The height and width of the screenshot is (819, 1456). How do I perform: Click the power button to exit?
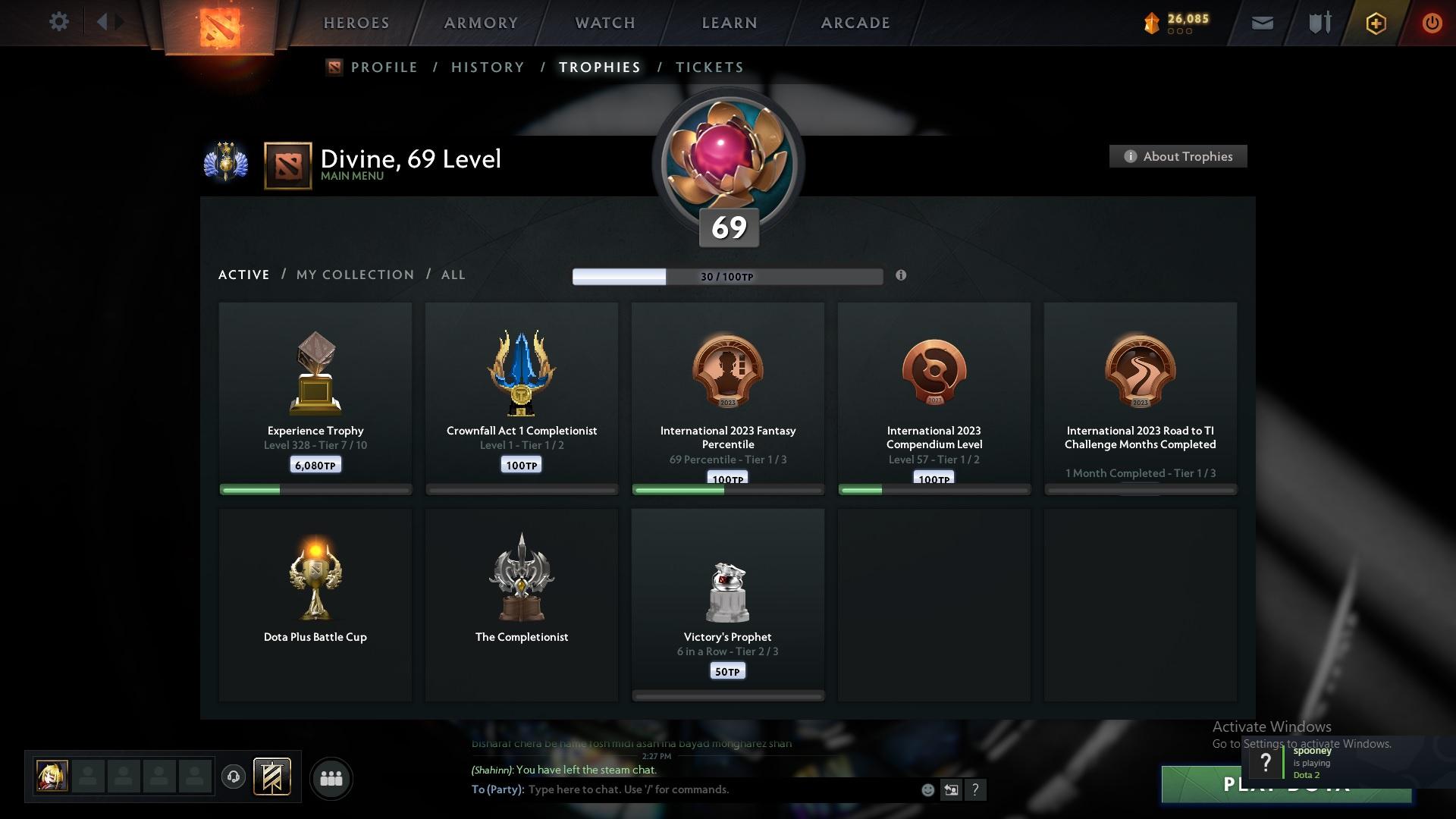tap(1432, 23)
